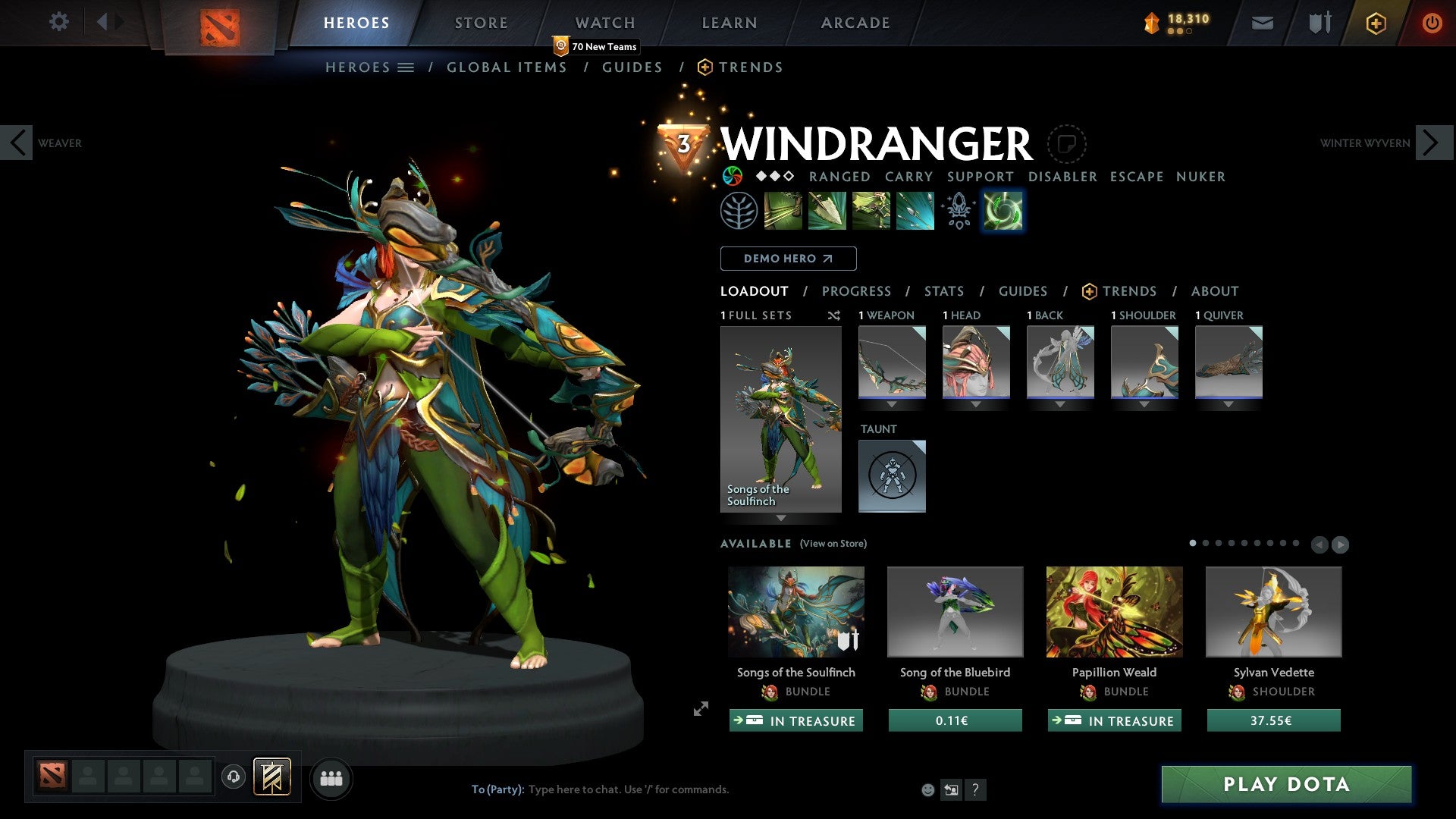This screenshot has width=1456, height=819.
Task: Click the power logout icon
Action: (1432, 23)
